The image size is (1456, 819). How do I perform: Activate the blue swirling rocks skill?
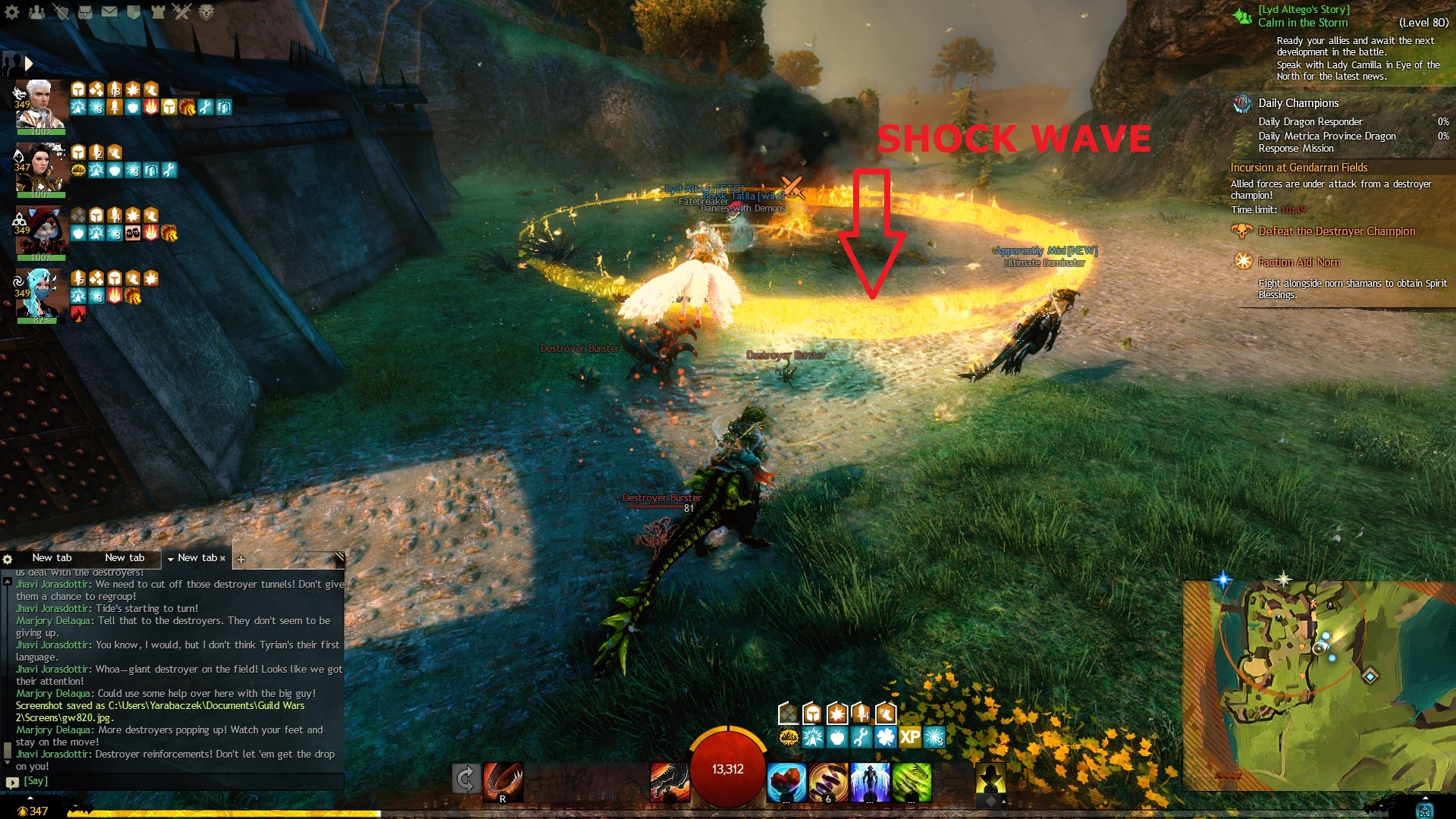[x=786, y=782]
